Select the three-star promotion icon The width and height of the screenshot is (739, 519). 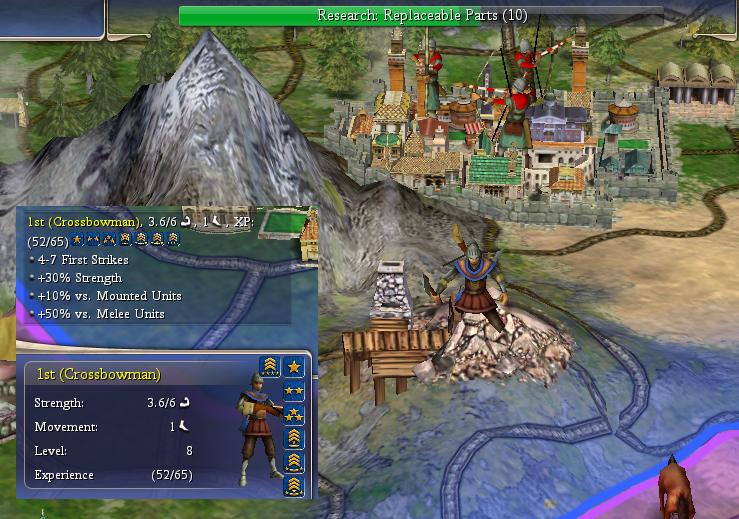pyautogui.click(x=294, y=414)
